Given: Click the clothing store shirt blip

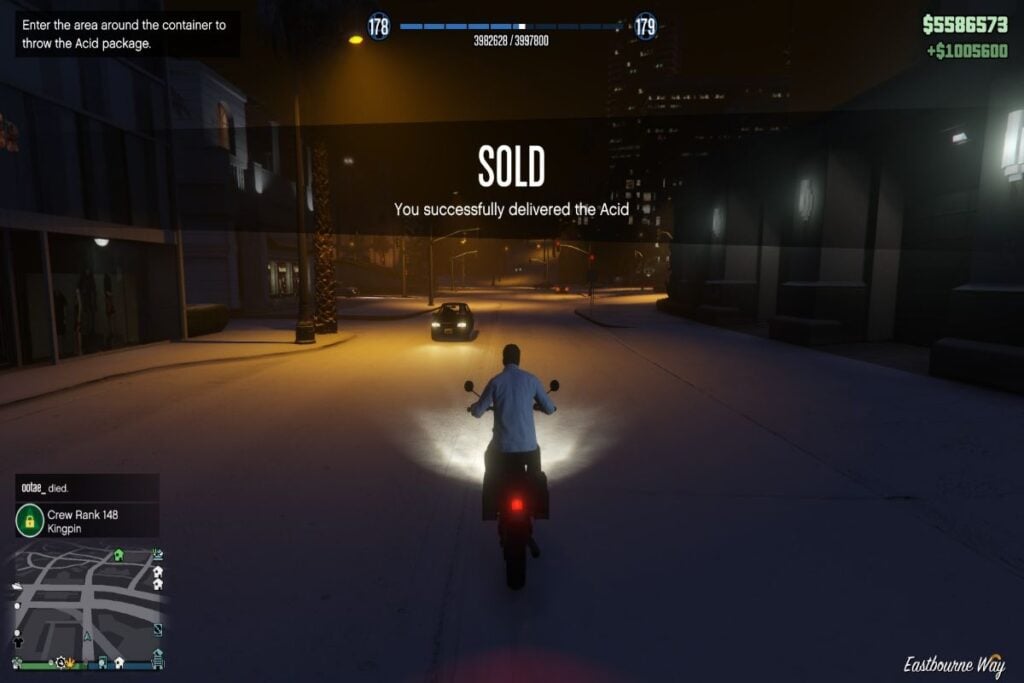Looking at the screenshot, I should (18, 641).
